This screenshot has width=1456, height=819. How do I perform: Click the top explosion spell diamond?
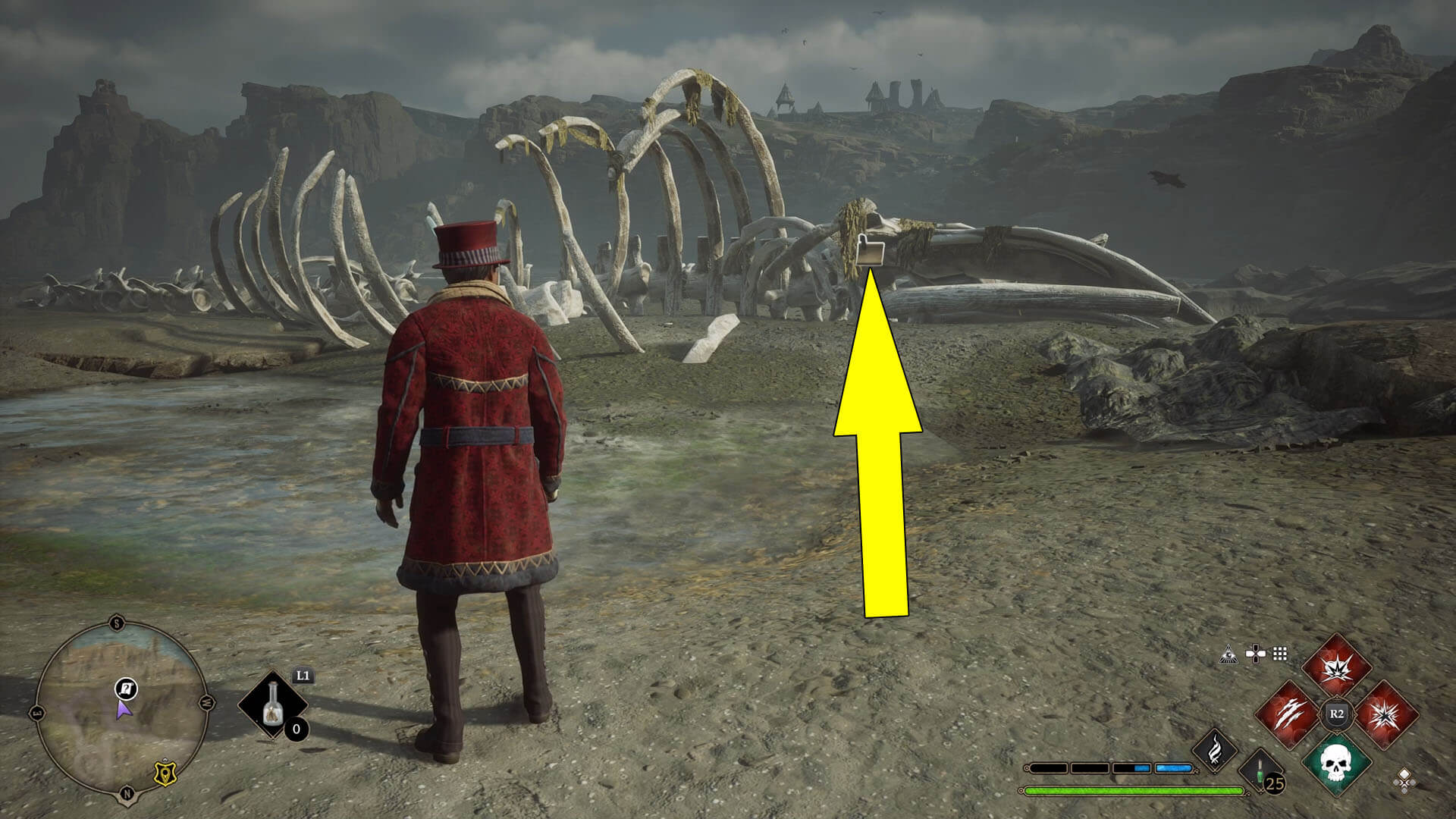pyautogui.click(x=1335, y=667)
